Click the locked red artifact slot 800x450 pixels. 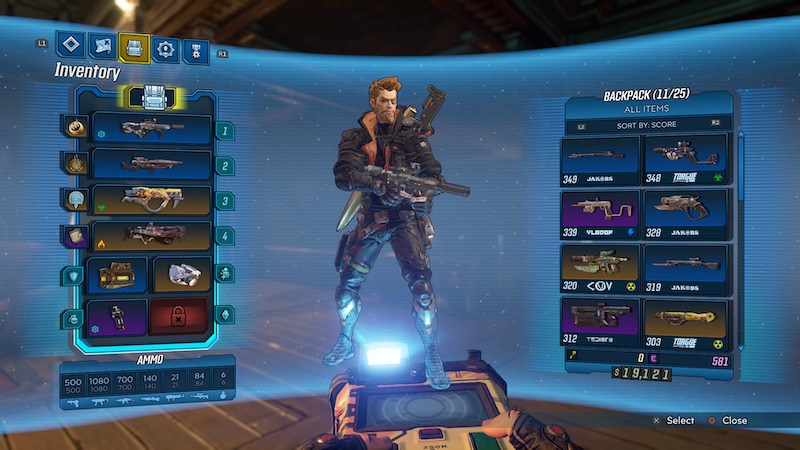pyautogui.click(x=181, y=316)
